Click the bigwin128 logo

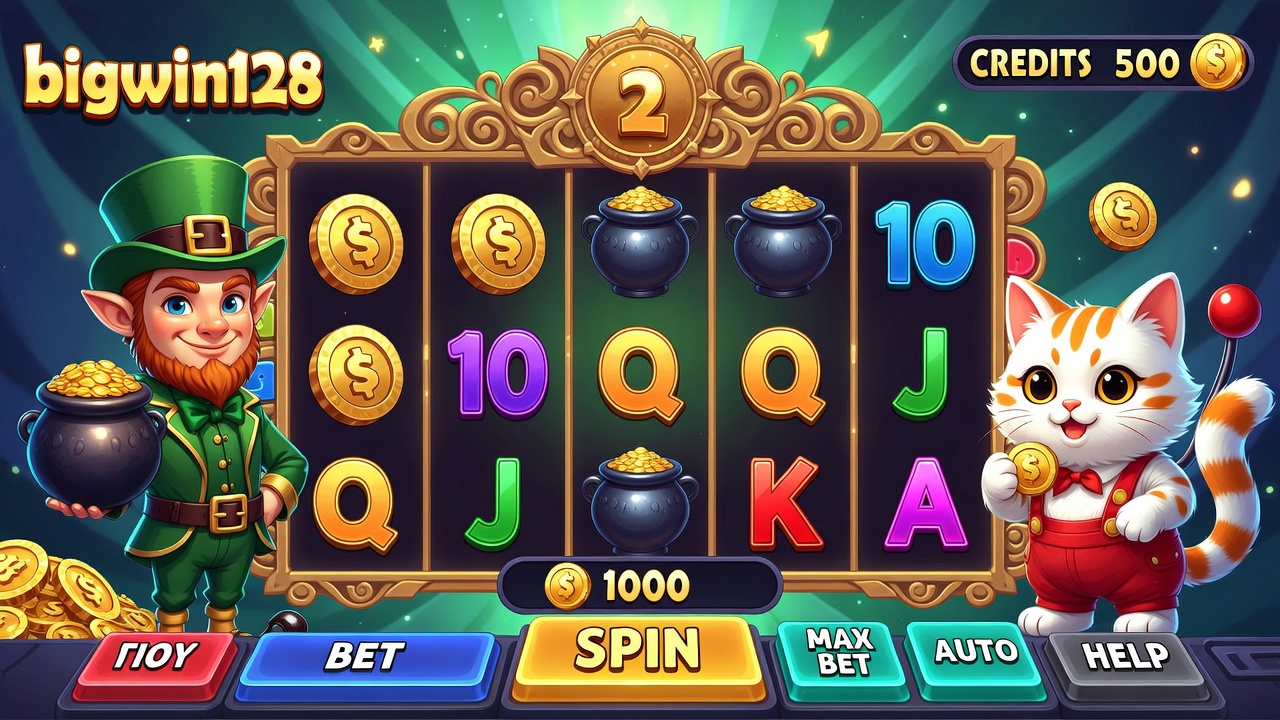[x=172, y=78]
